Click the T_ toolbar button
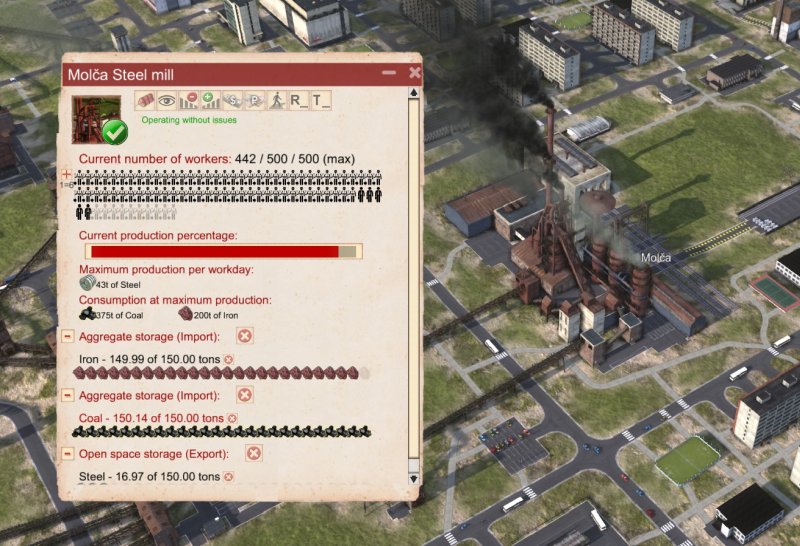800x546 pixels. coord(321,100)
